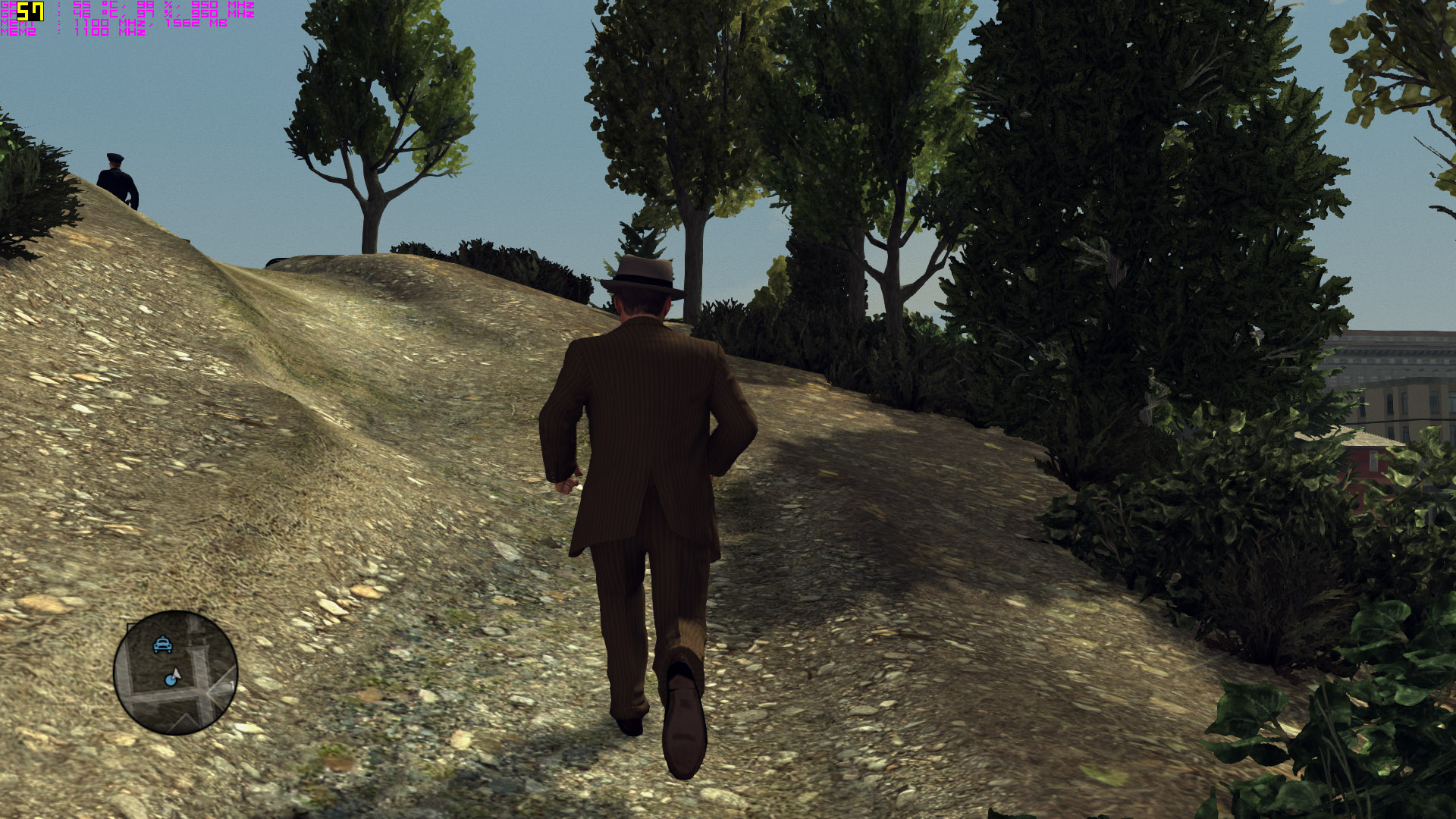Select the blue car marker on the minimap
This screenshot has height=819, width=1456.
(x=162, y=645)
